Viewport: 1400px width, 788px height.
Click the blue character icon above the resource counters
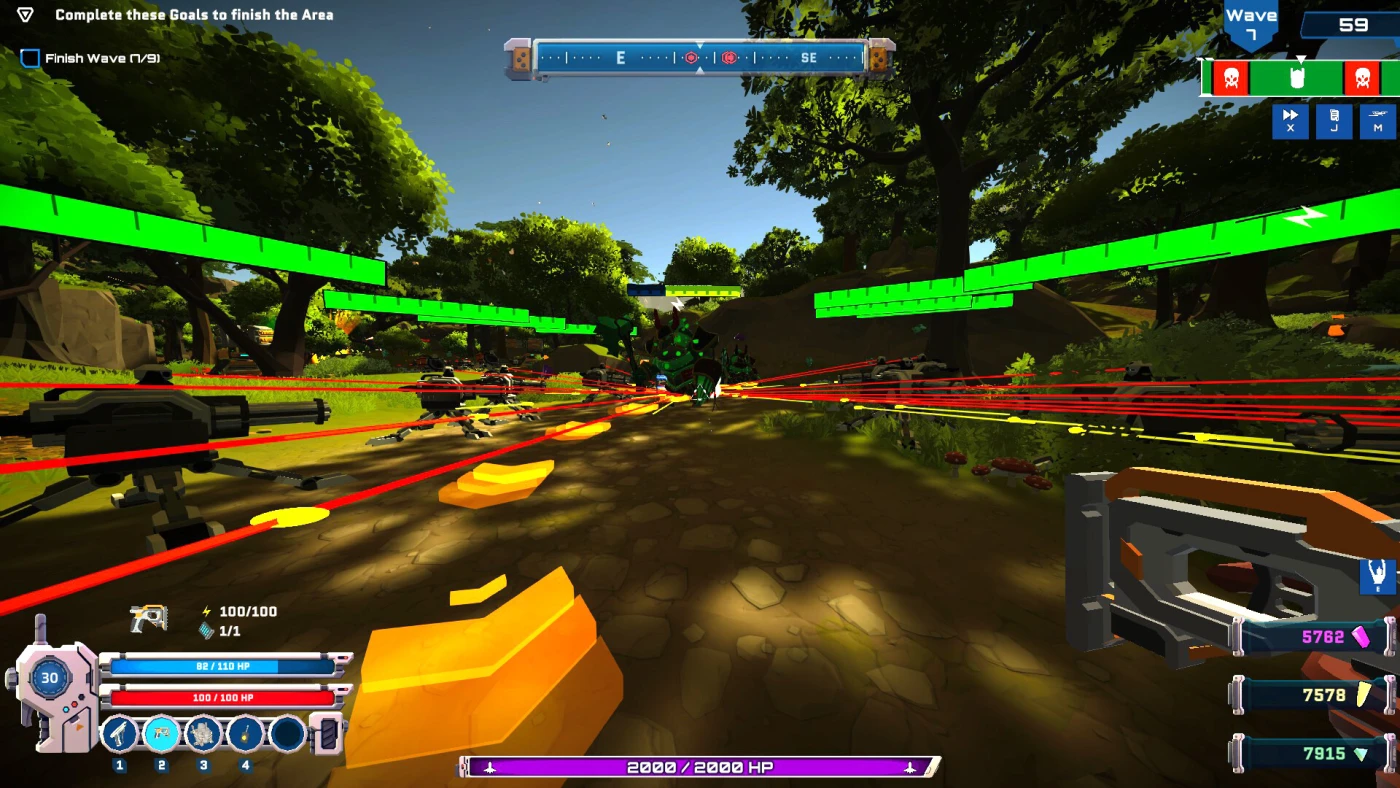[x=1377, y=577]
